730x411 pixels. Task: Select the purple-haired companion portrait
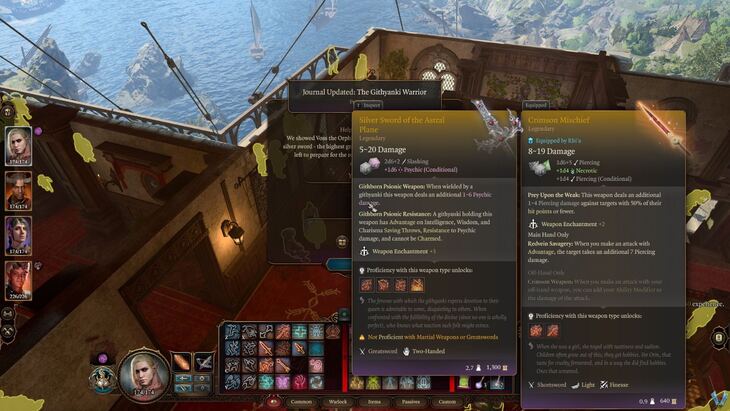18,236
